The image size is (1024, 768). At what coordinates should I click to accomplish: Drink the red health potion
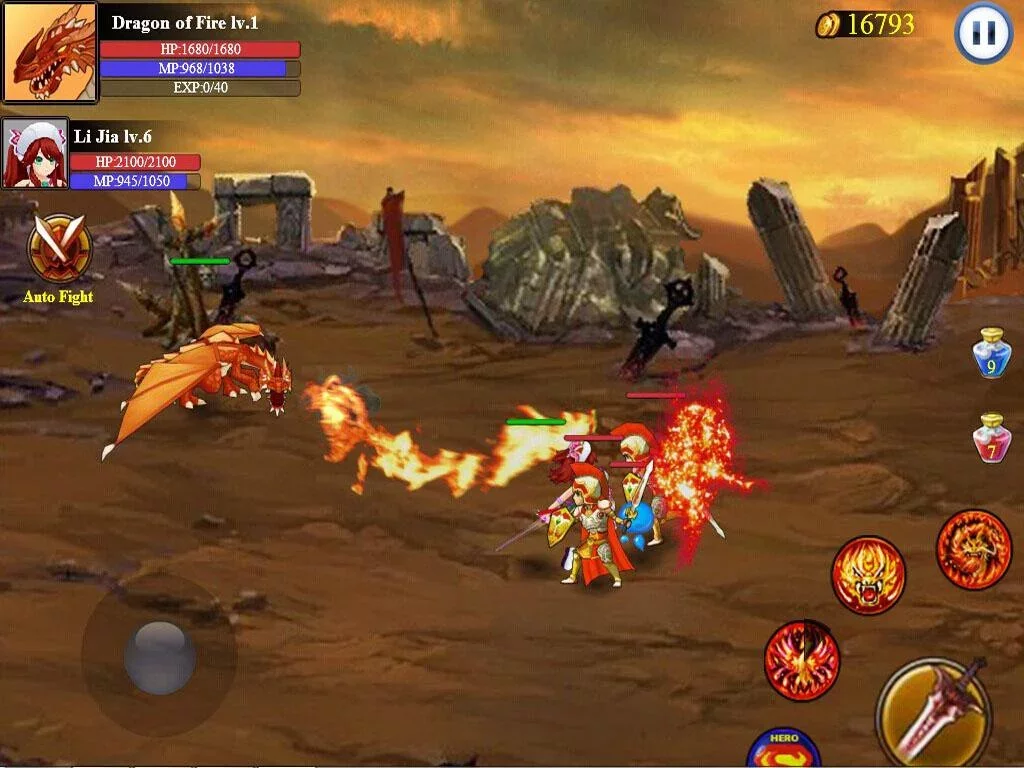click(992, 438)
